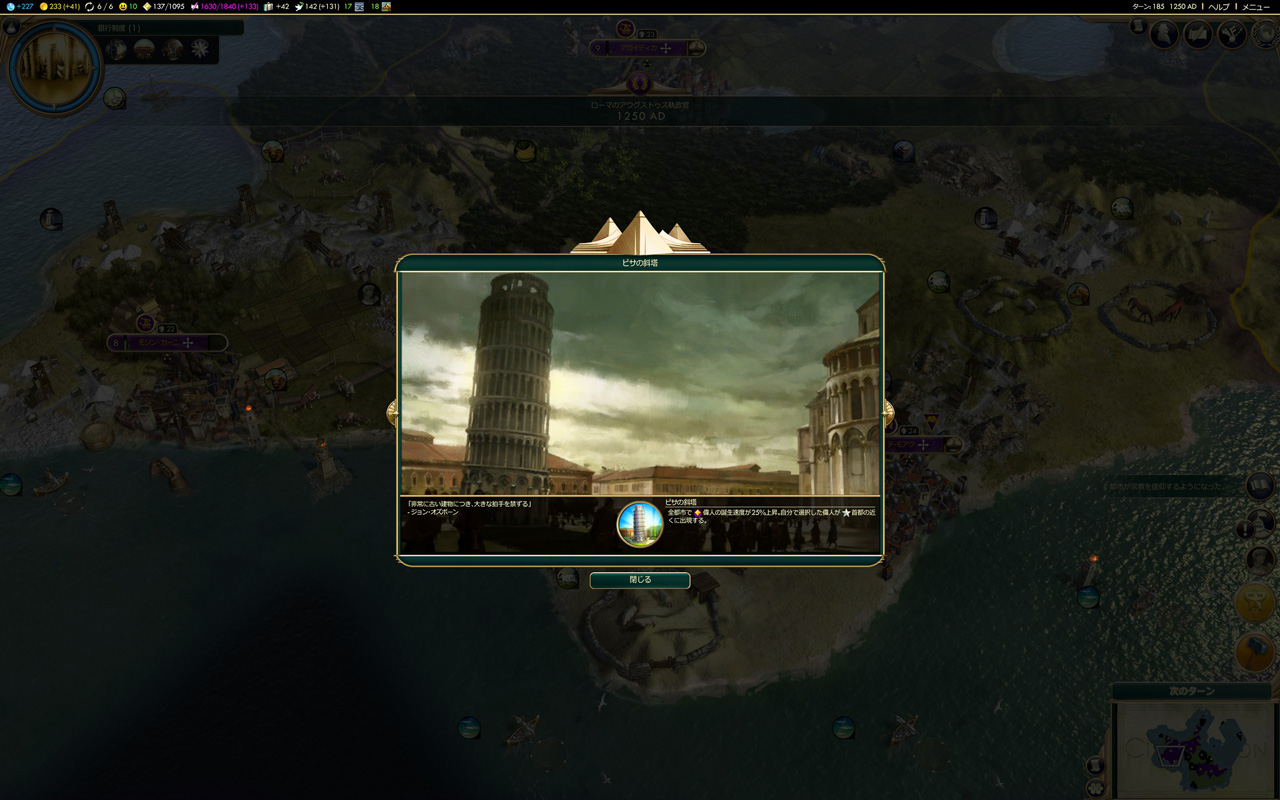Click the 次のターン next turn button
Viewport: 1280px width, 800px height.
(x=1190, y=692)
